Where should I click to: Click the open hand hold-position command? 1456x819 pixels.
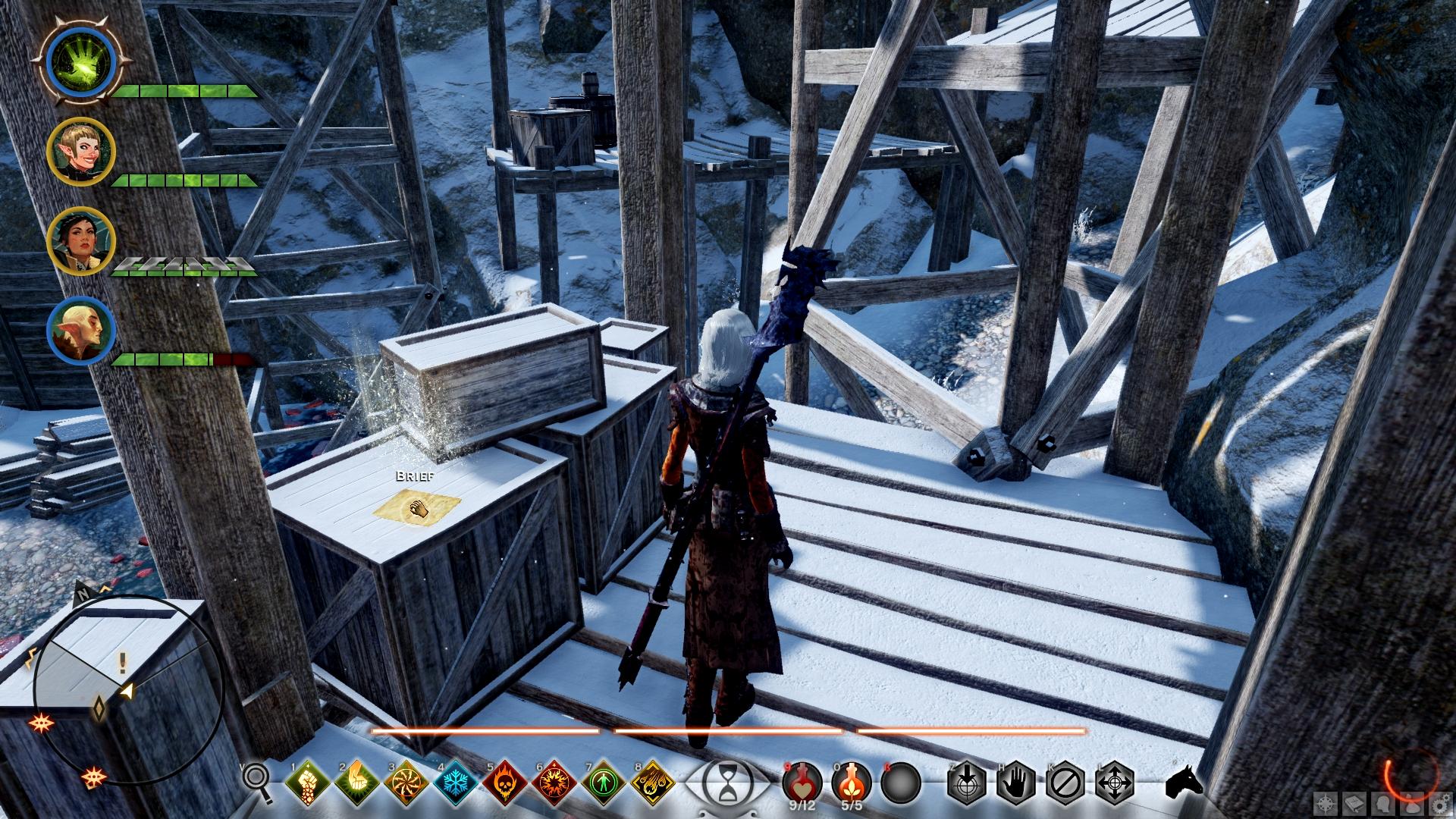pos(1016,782)
